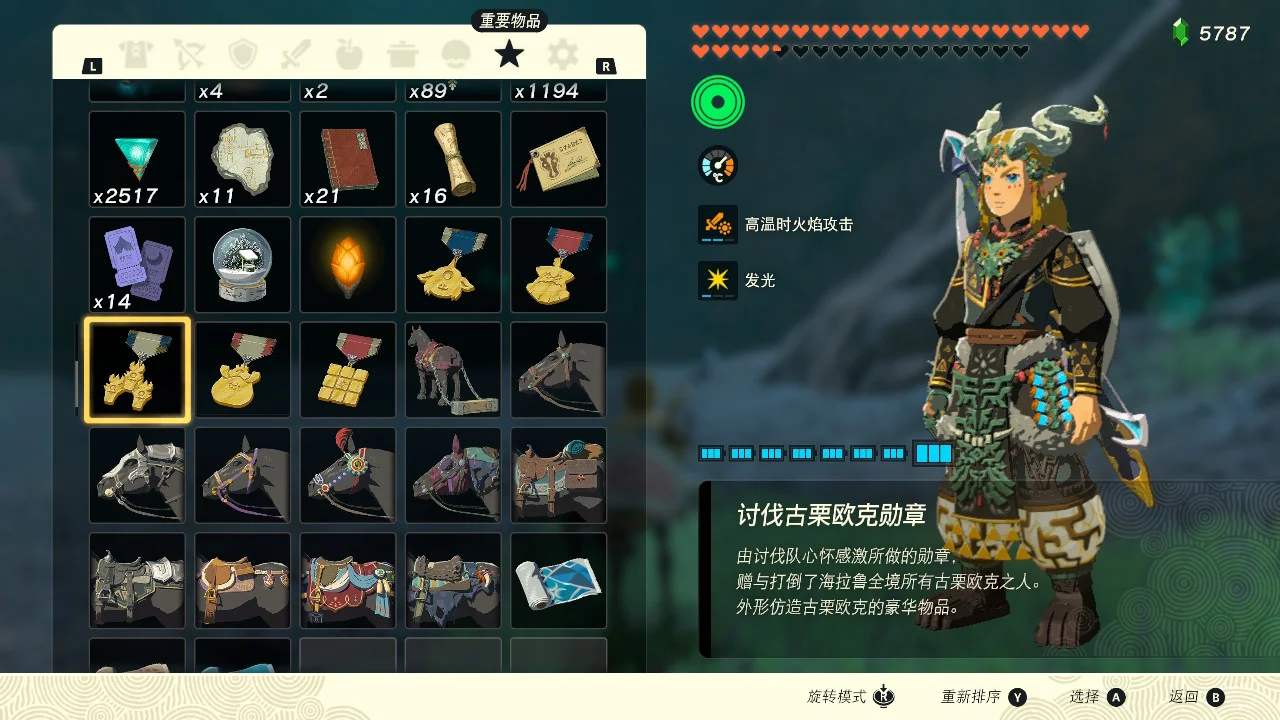Screen dimensions: 1280x720
Task: Switch to the armor shirt tab
Action: pos(134,54)
